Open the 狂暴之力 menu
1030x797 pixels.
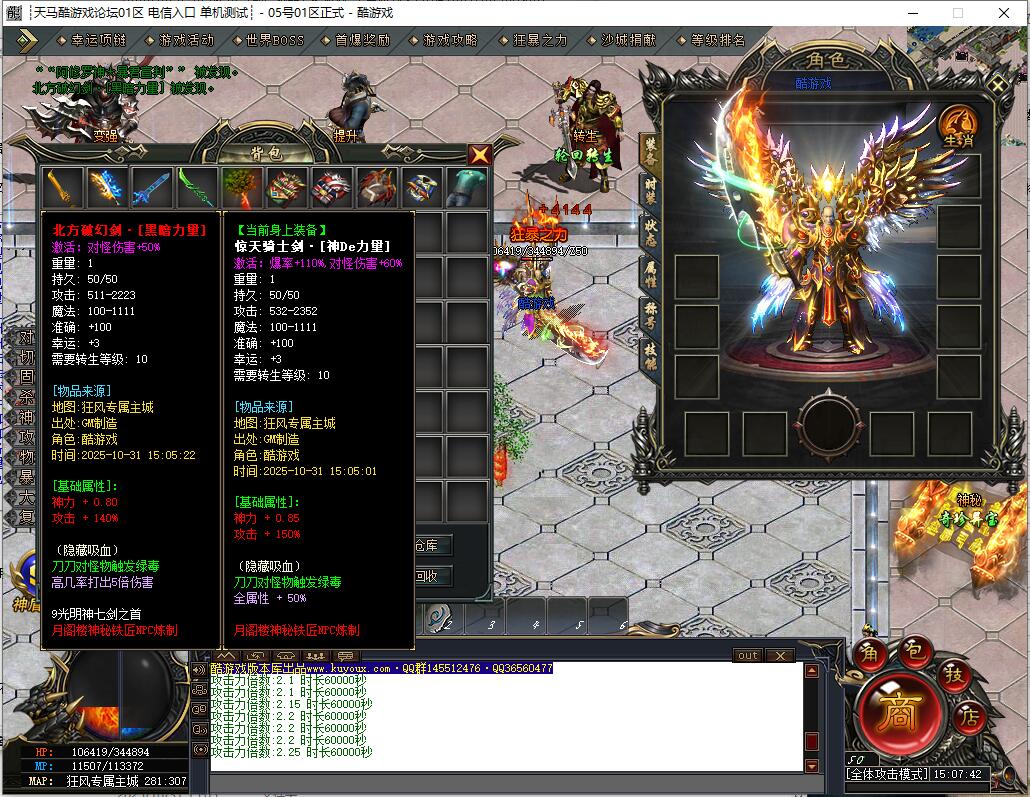tap(539, 41)
